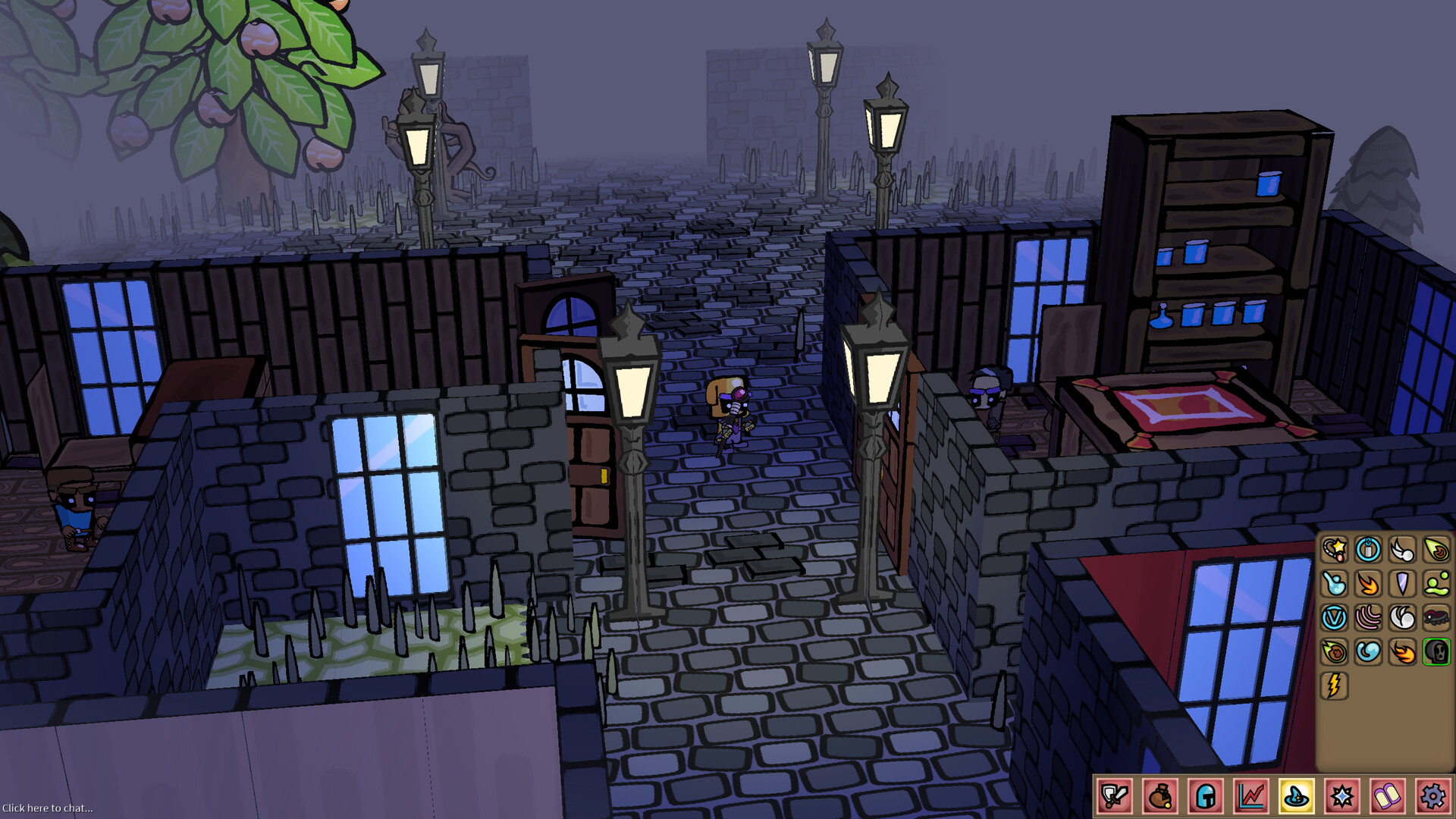Select the blue V emblem spell
This screenshot has width=1456, height=819.
[1335, 618]
